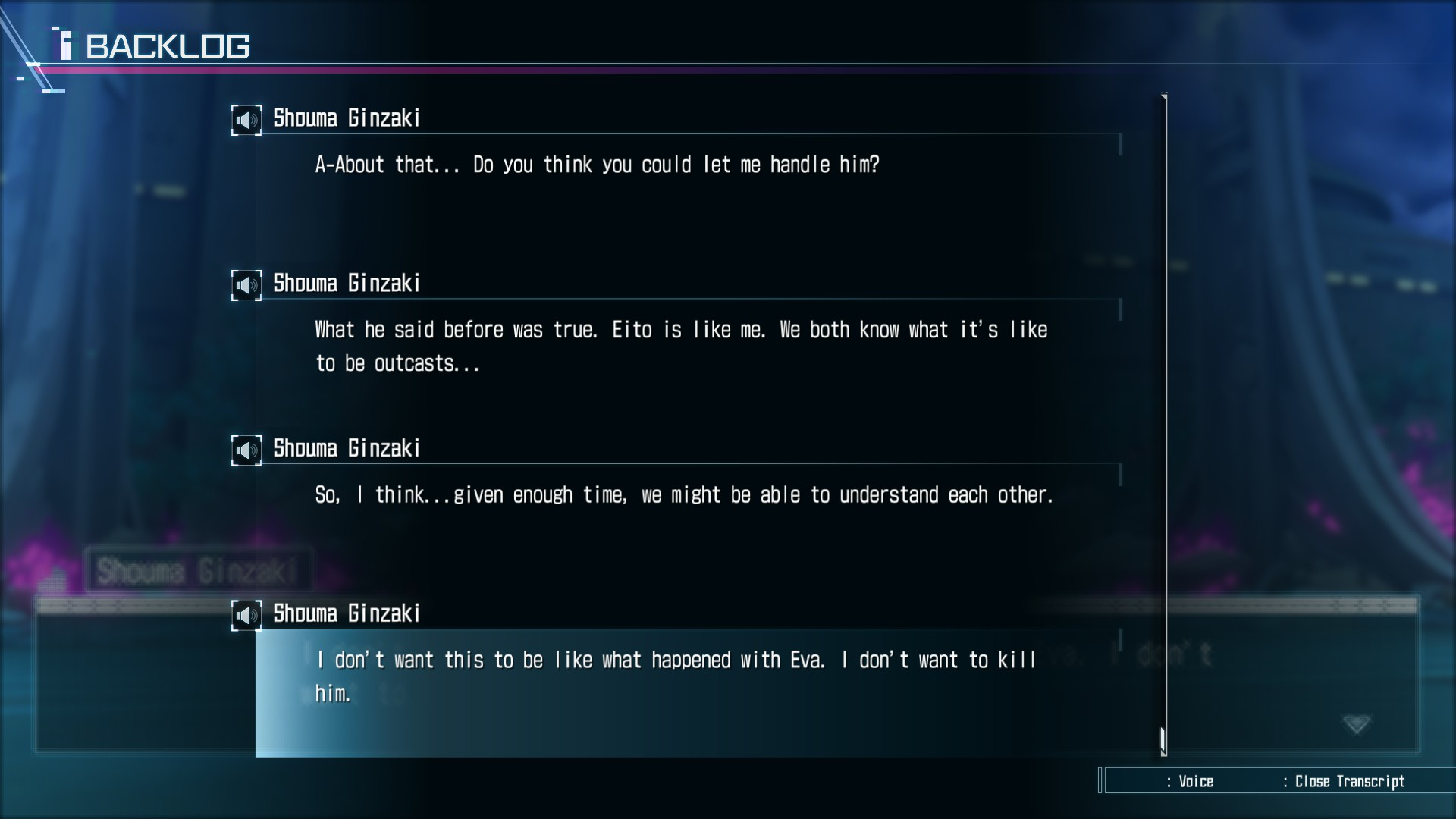Play voice for "What he said before" line
This screenshot has height=819, width=1456.
[246, 285]
